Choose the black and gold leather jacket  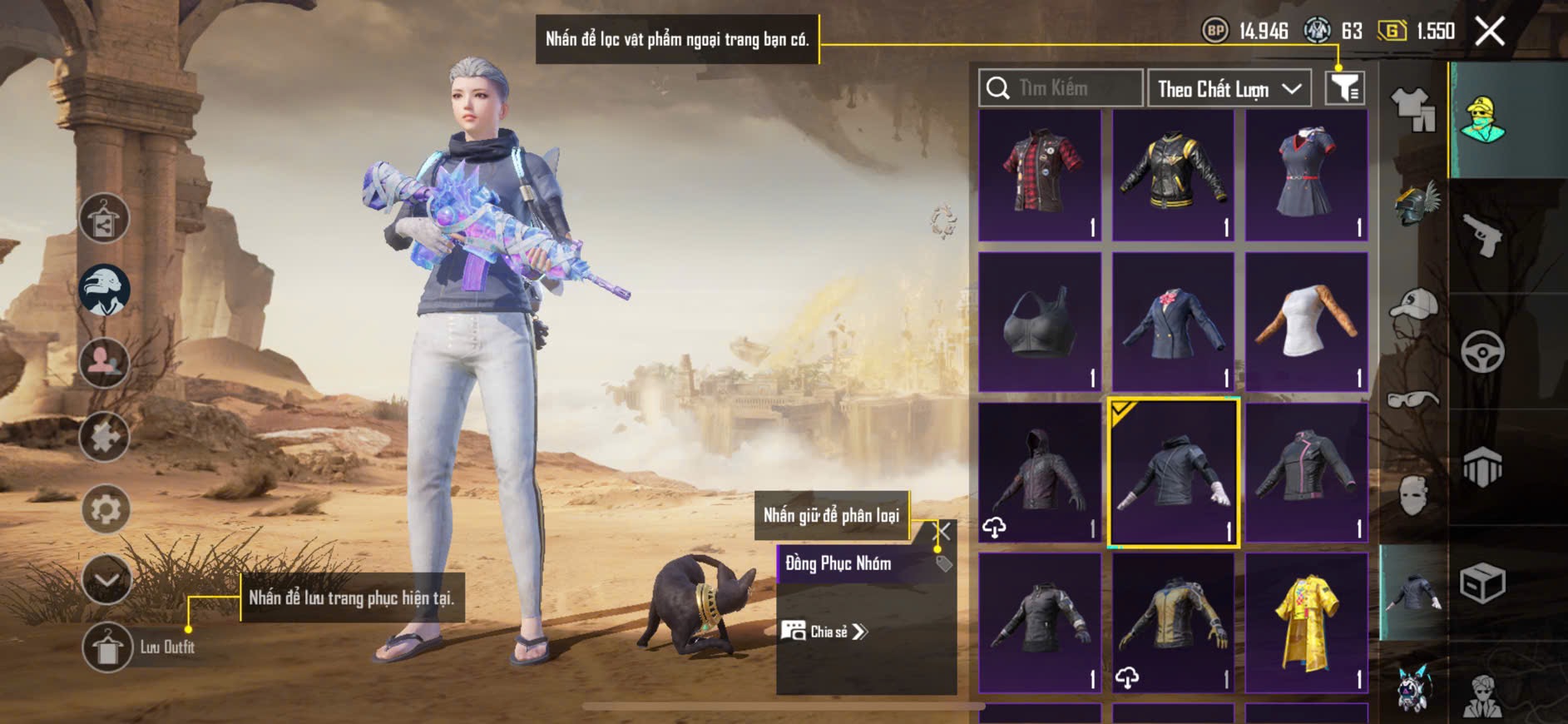(1173, 176)
